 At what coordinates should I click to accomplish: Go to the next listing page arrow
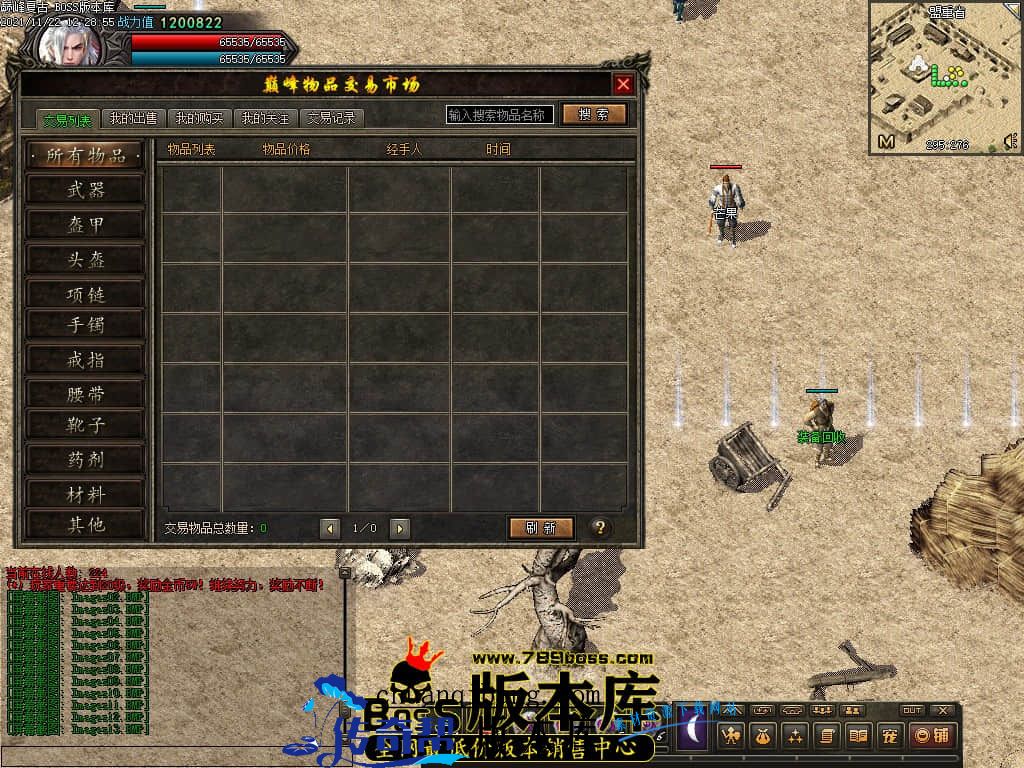[x=400, y=528]
